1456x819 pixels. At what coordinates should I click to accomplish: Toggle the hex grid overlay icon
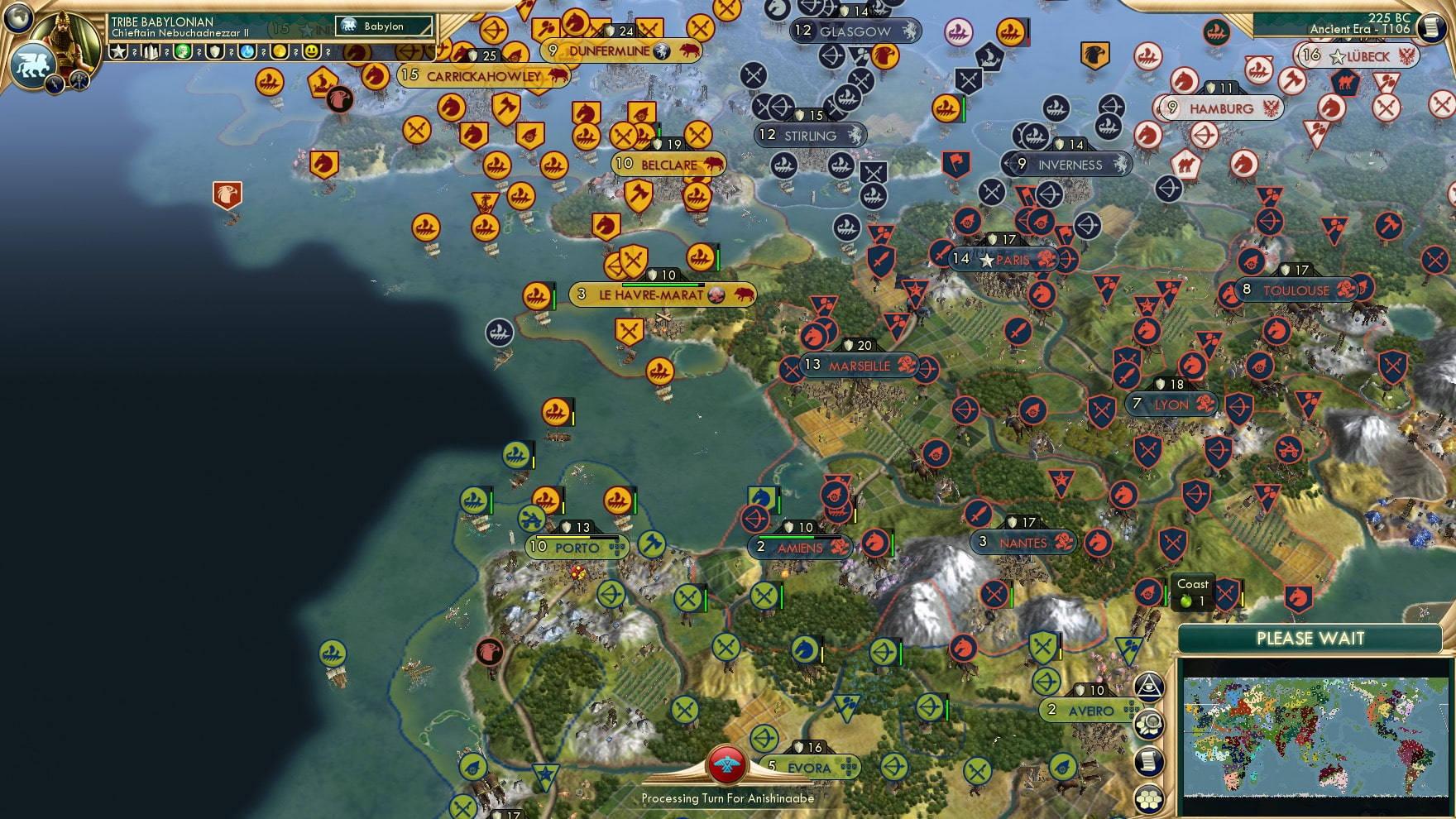point(1150,797)
